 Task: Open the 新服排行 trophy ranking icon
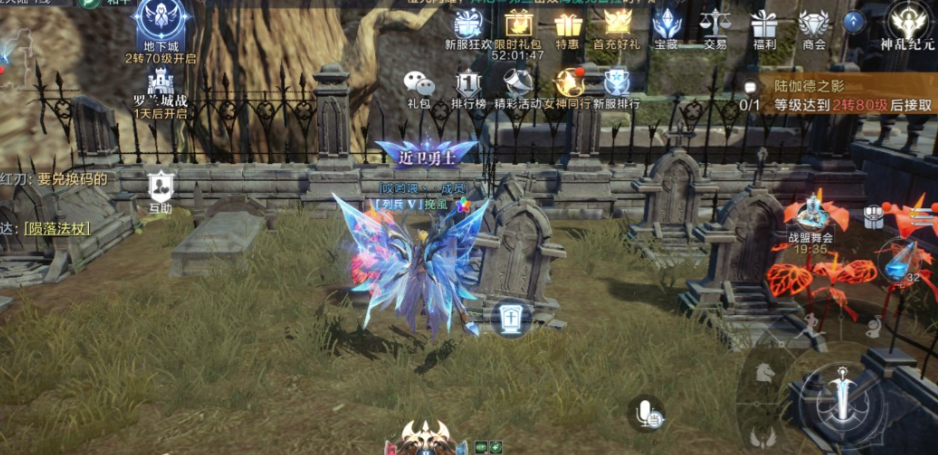[x=617, y=83]
